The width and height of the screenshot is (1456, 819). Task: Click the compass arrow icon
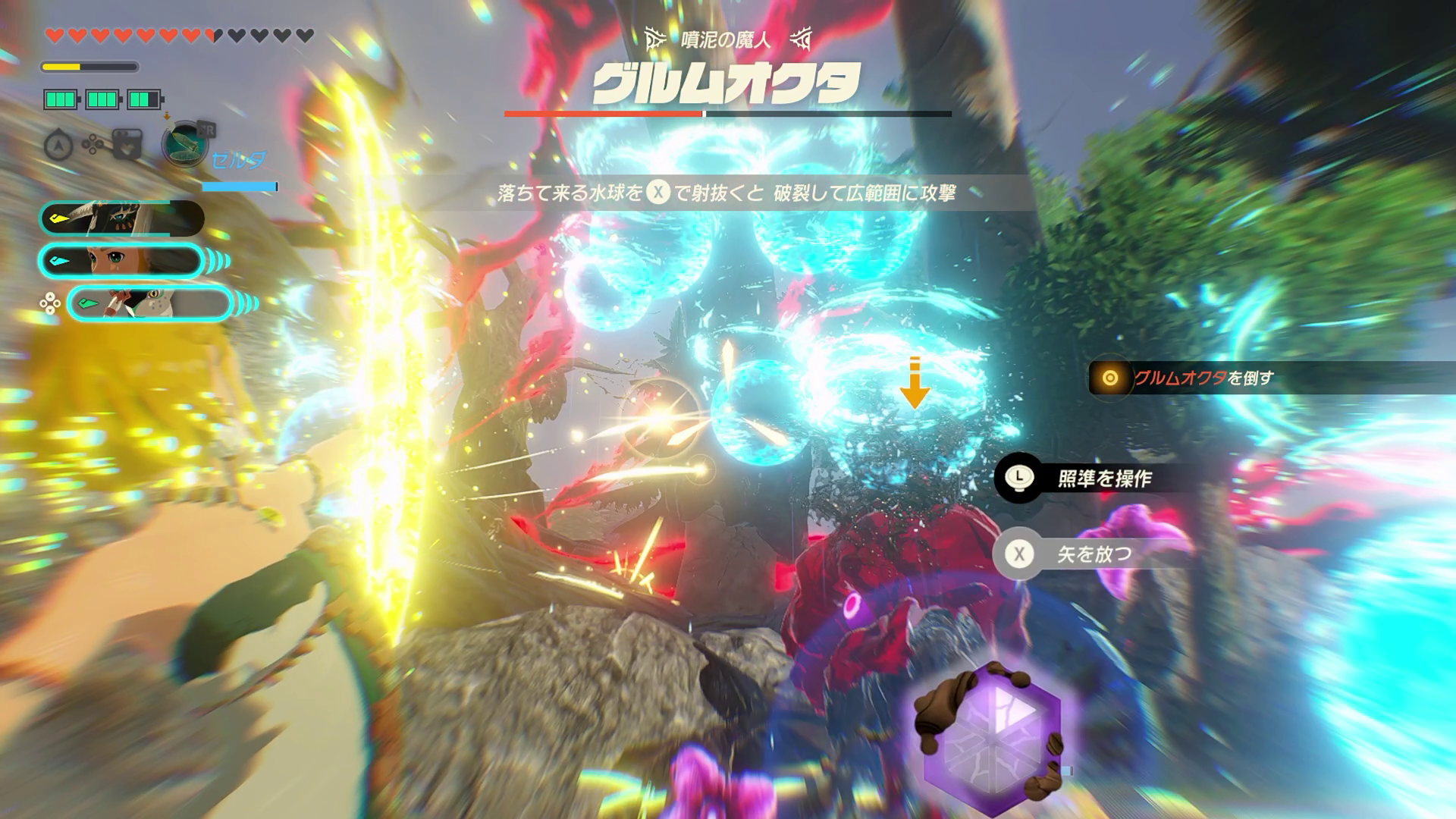pyautogui.click(x=58, y=145)
